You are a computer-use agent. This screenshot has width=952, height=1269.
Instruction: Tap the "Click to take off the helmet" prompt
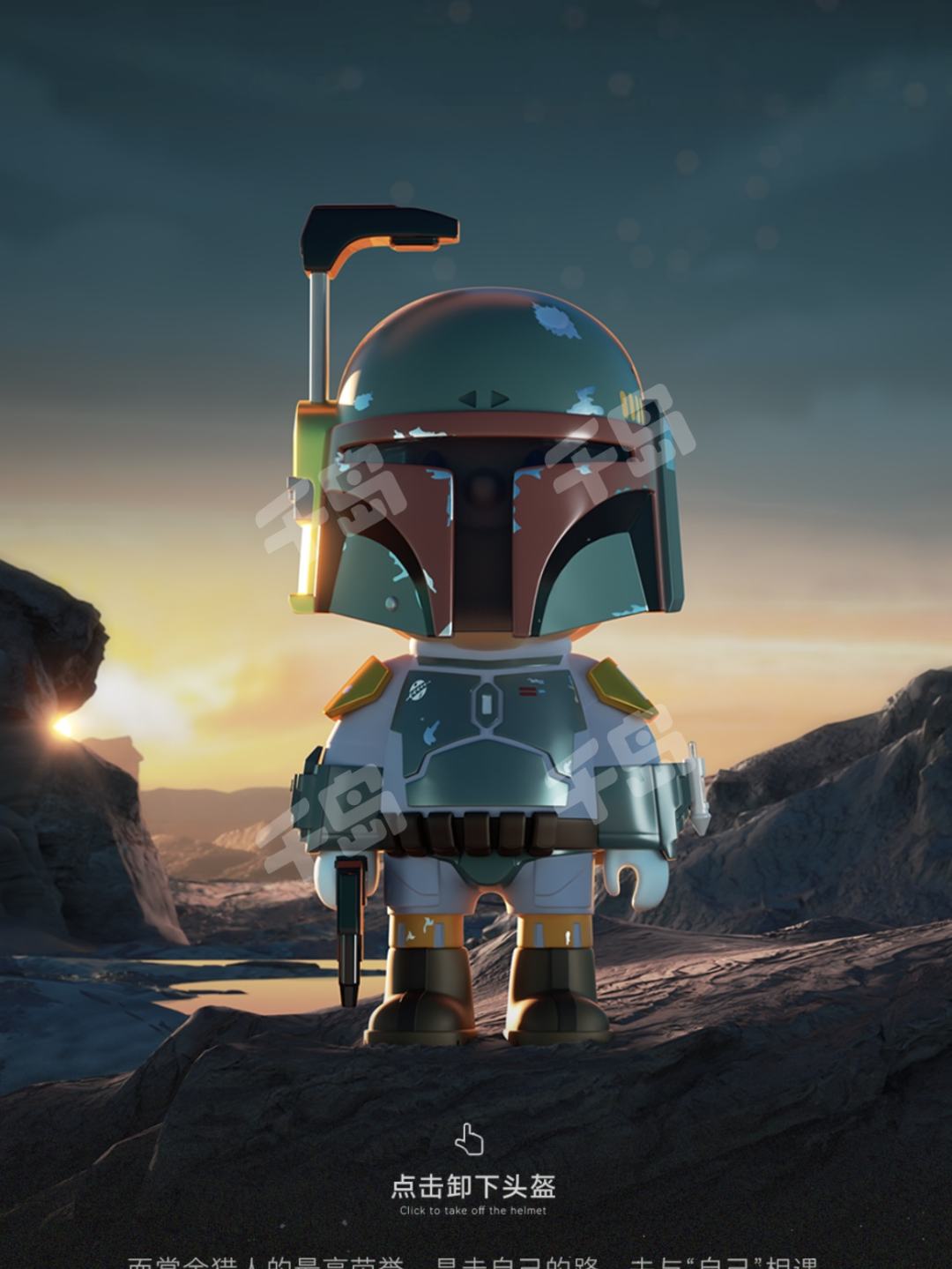coord(473,1193)
